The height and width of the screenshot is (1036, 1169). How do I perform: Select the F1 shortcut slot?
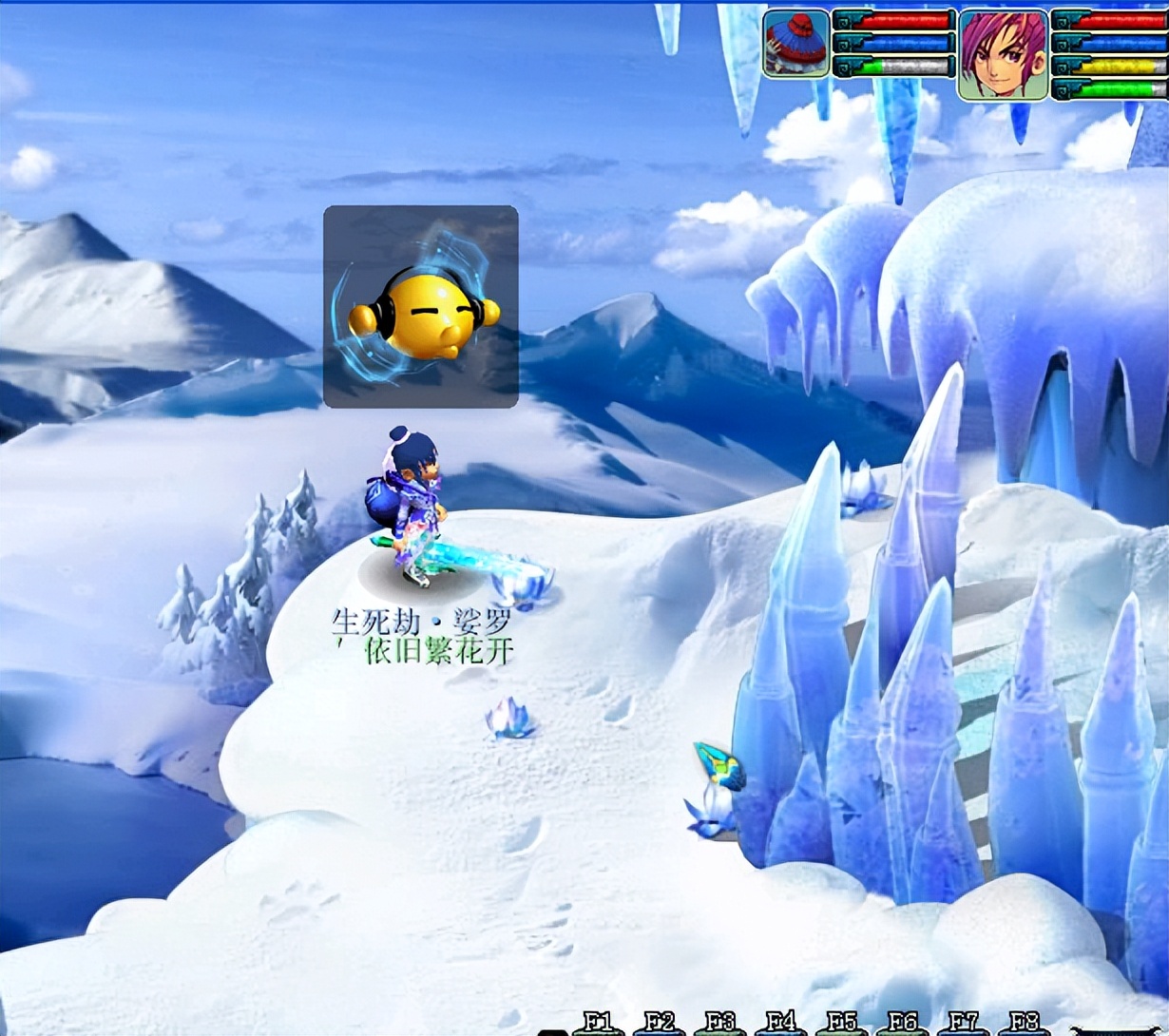click(x=598, y=1024)
